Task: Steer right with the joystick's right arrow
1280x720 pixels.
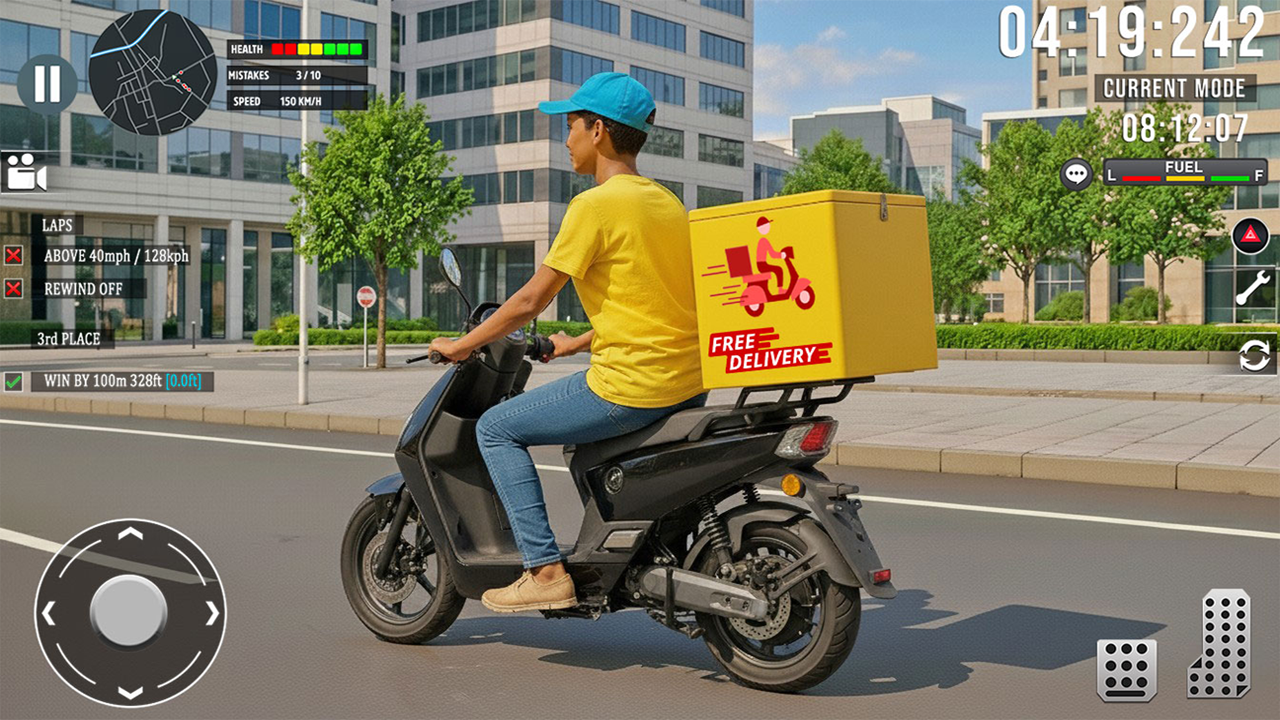Action: pyautogui.click(x=212, y=612)
